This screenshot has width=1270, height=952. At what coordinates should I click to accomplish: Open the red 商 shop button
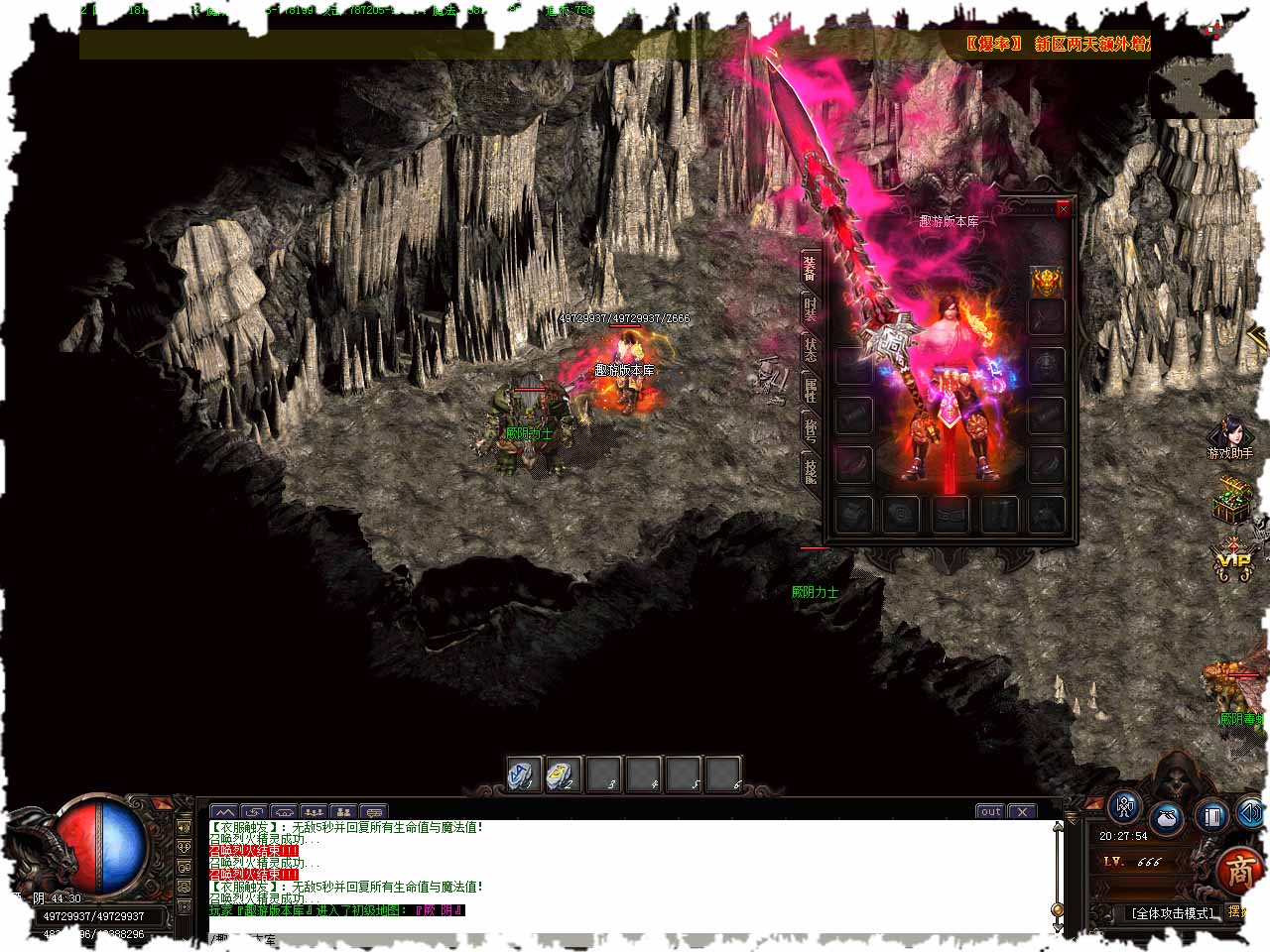1240,872
